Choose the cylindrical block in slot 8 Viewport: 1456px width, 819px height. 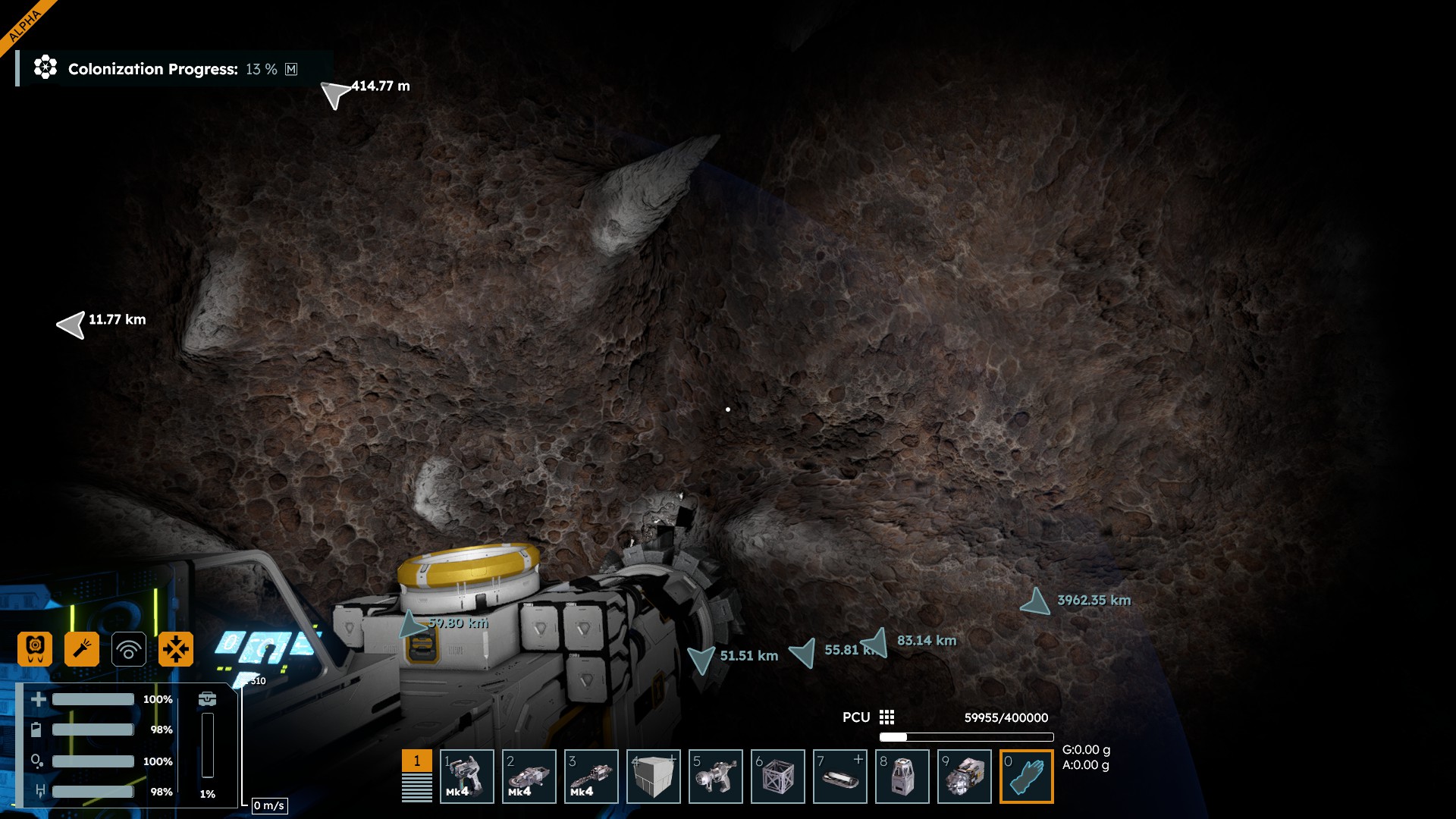point(902,777)
